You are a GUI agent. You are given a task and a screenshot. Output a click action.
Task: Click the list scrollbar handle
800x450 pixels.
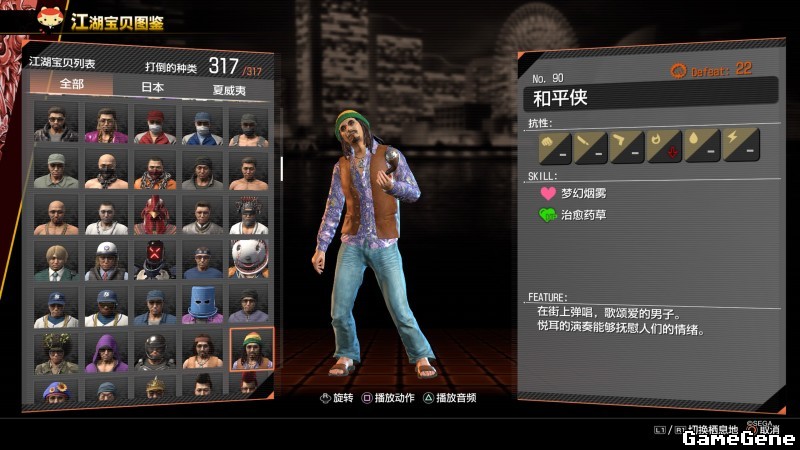281,168
